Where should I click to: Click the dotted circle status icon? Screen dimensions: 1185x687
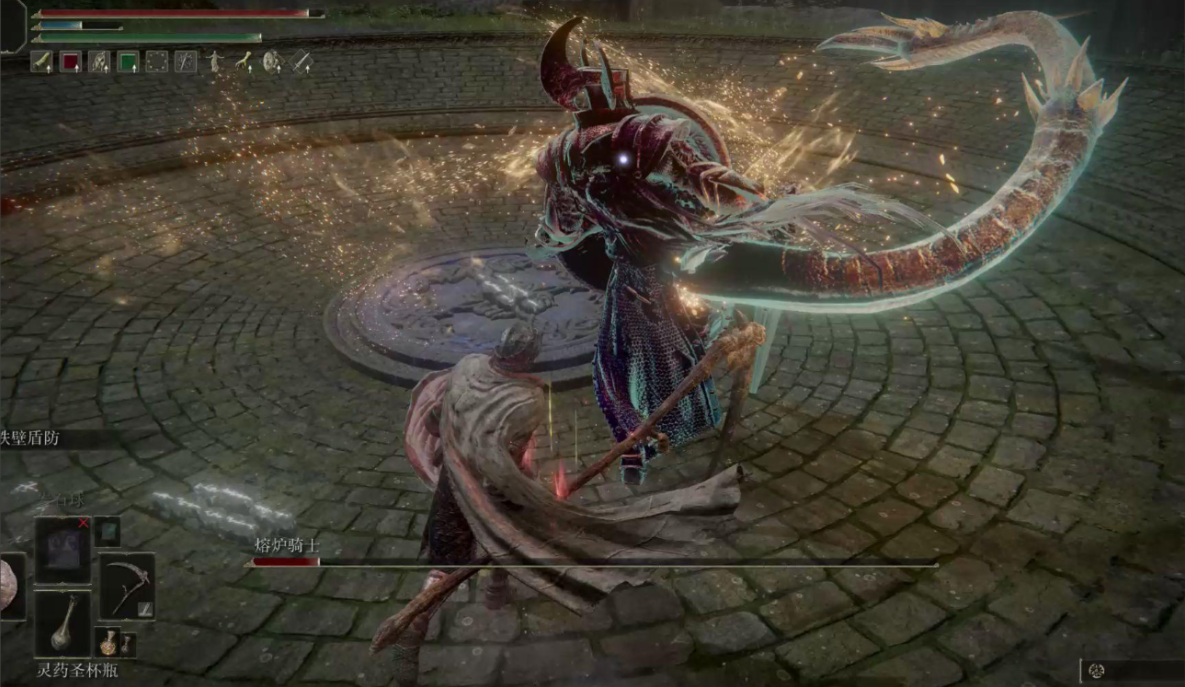157,62
